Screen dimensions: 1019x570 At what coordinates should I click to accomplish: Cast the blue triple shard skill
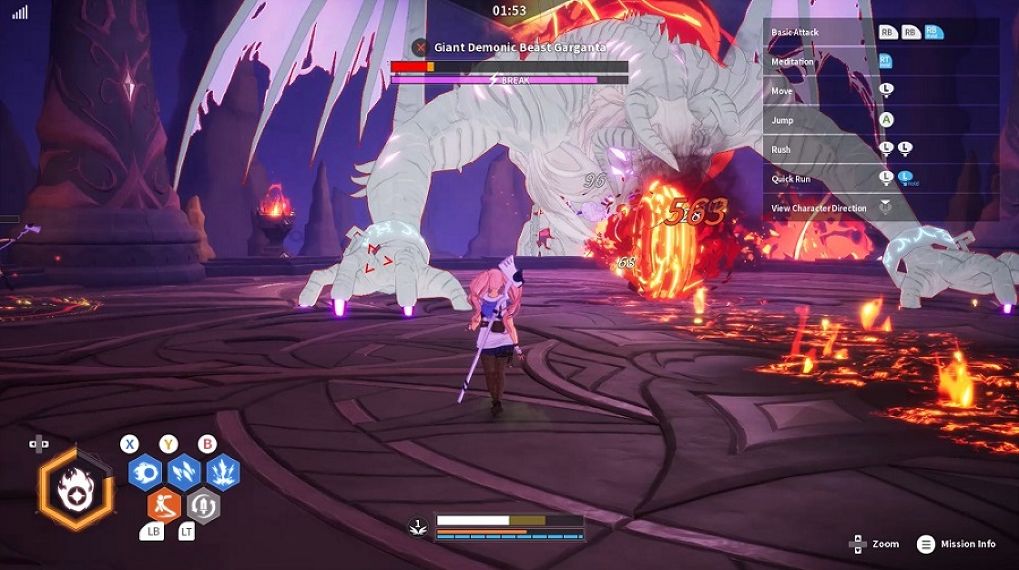point(184,471)
